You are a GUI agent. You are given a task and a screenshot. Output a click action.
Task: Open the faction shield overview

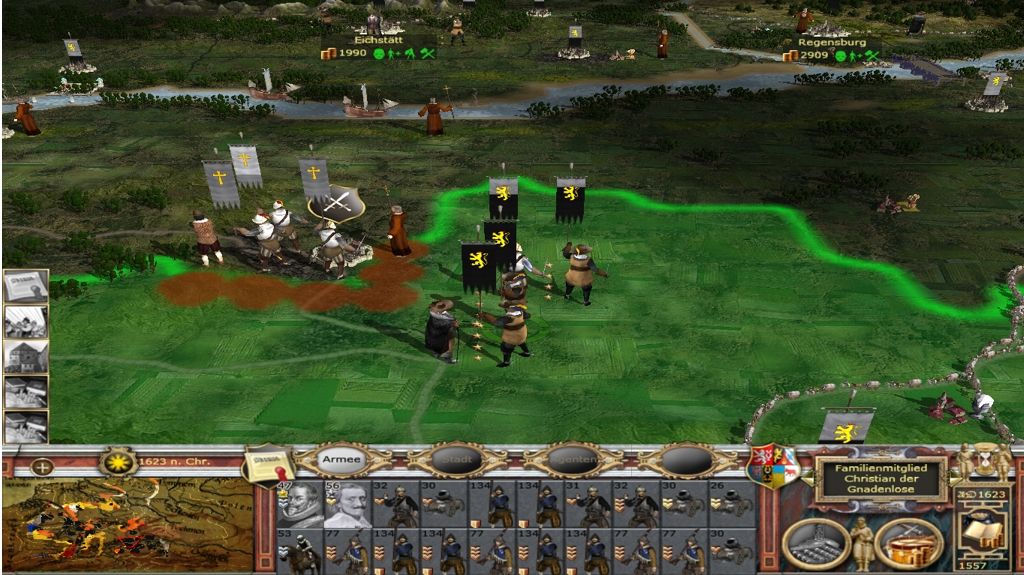click(773, 466)
